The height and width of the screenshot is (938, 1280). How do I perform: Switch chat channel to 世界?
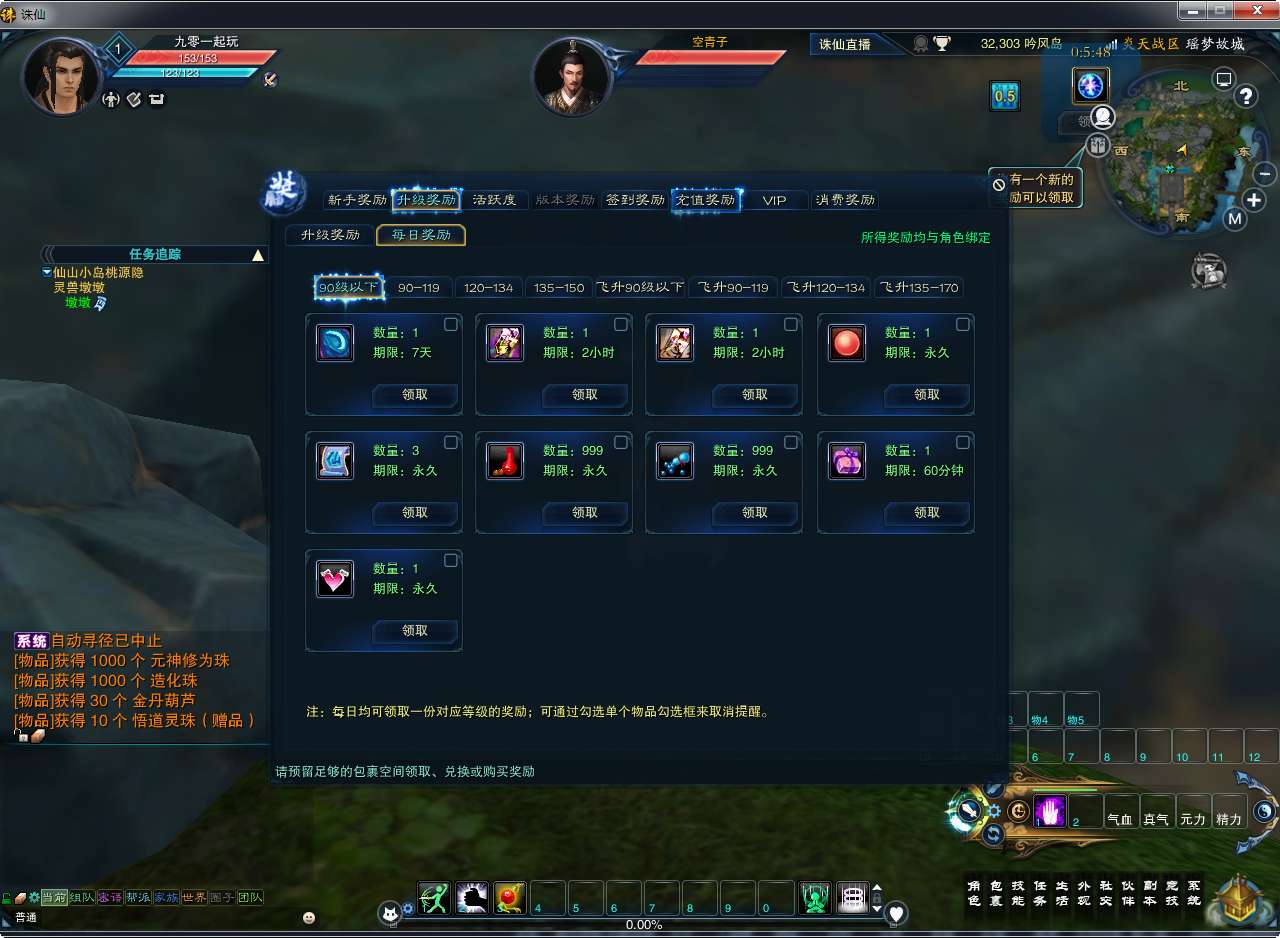194,898
